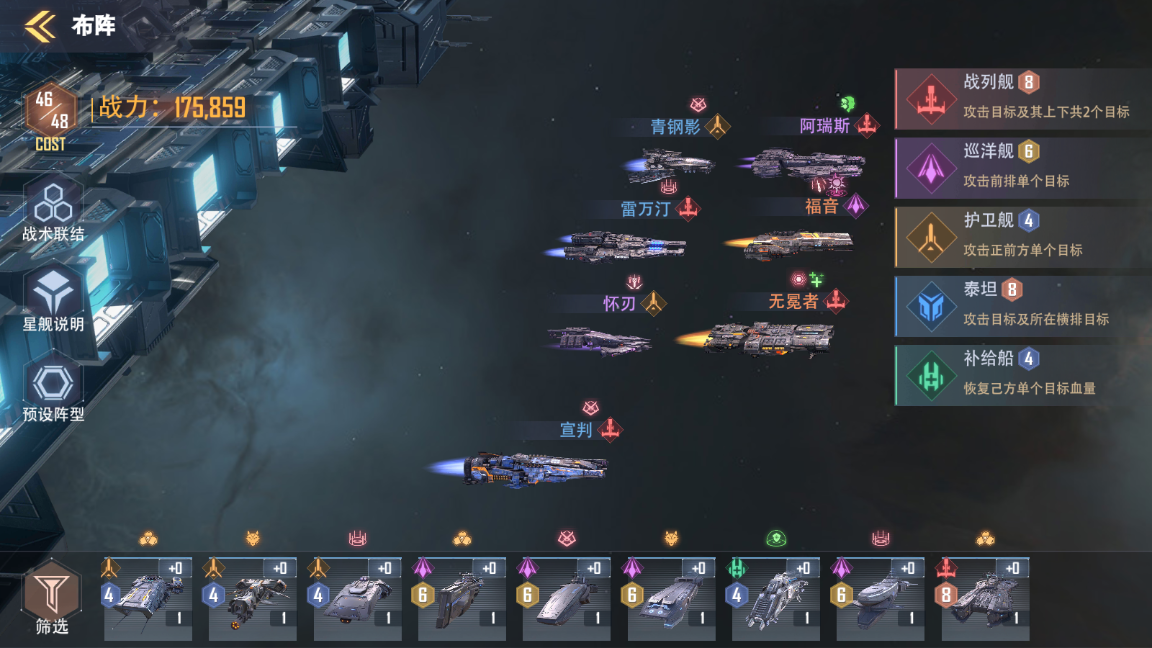Select the green supply ship card

coord(776,598)
